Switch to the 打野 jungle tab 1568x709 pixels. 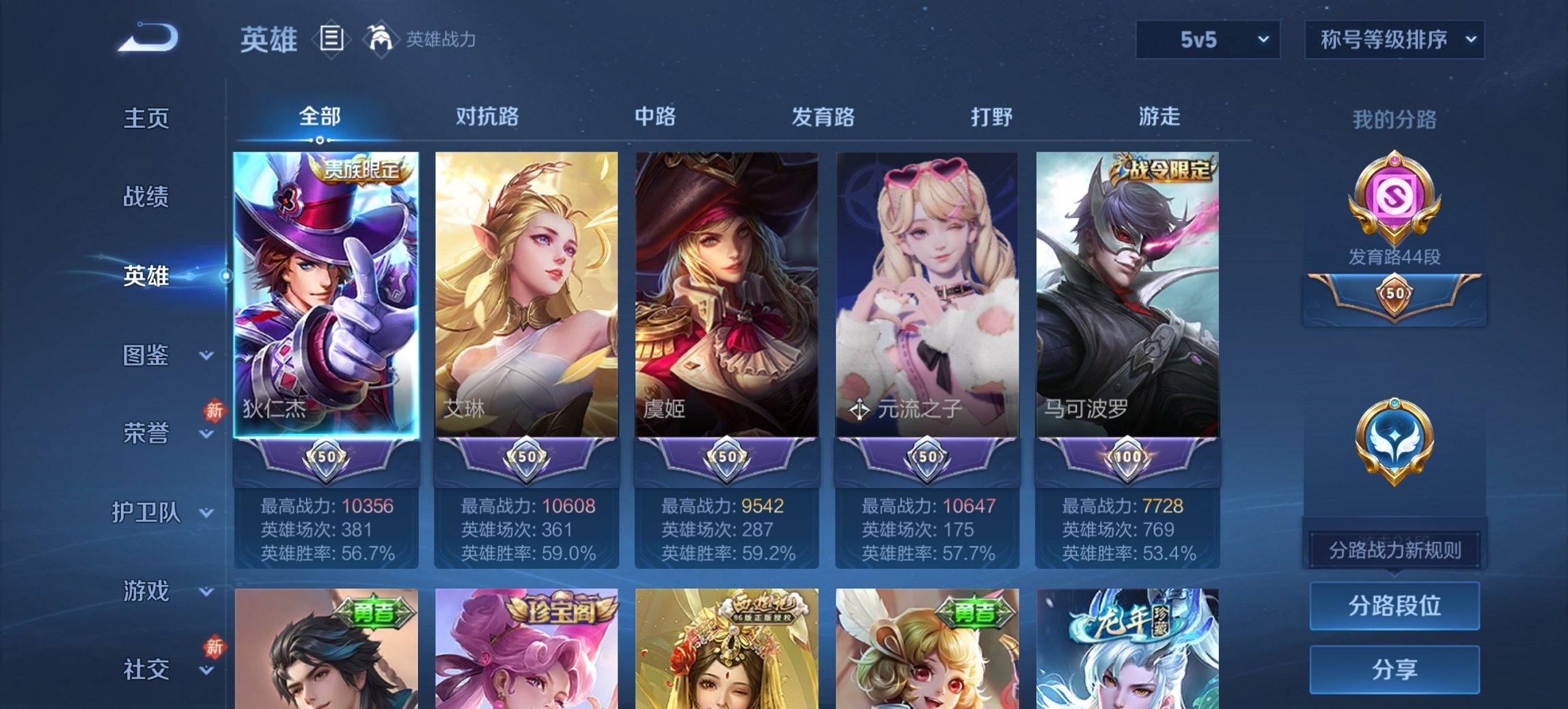991,117
